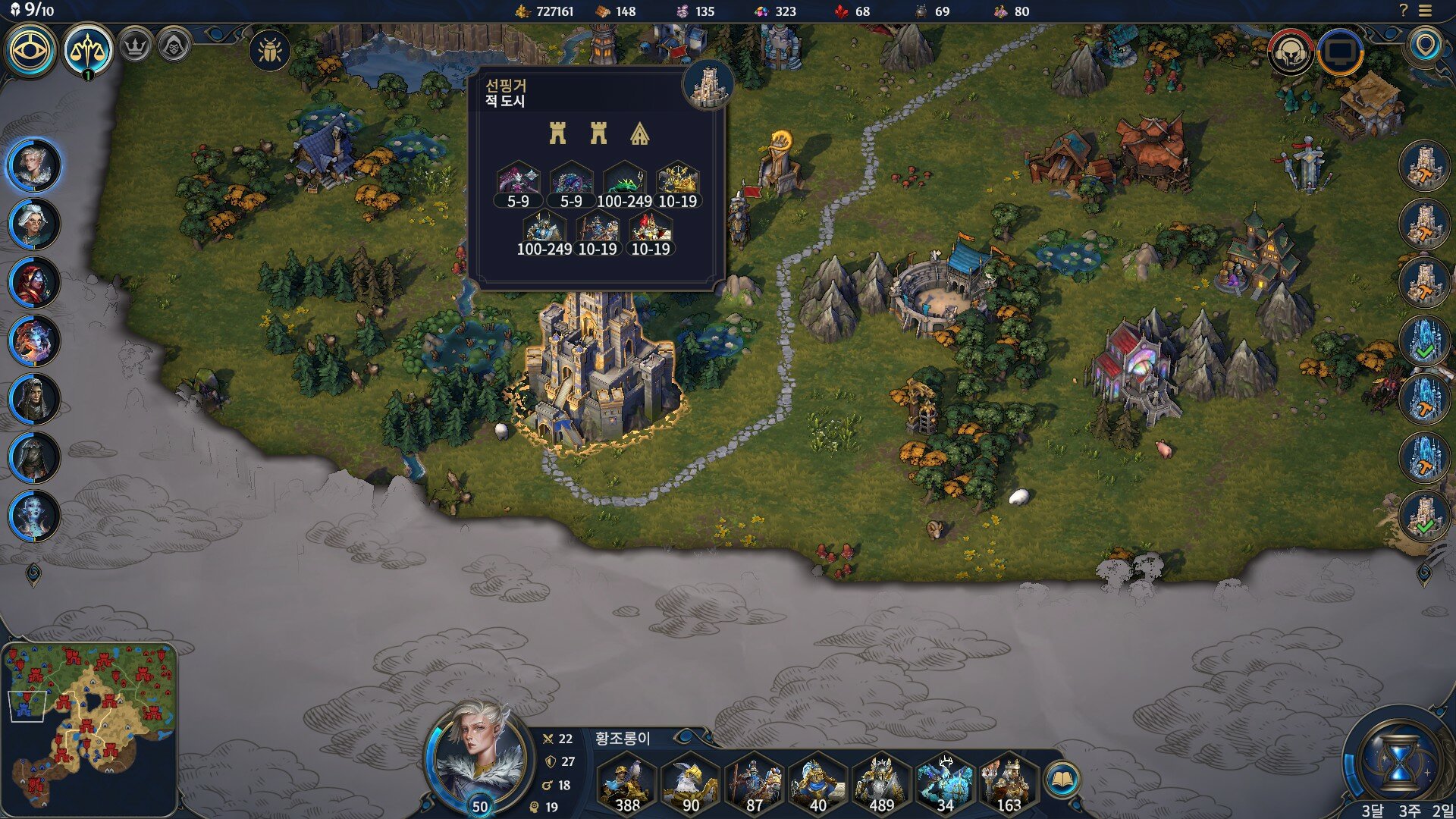Image resolution: width=1456 pixels, height=819 pixels.
Task: Select the crown icon button
Action: click(x=135, y=47)
